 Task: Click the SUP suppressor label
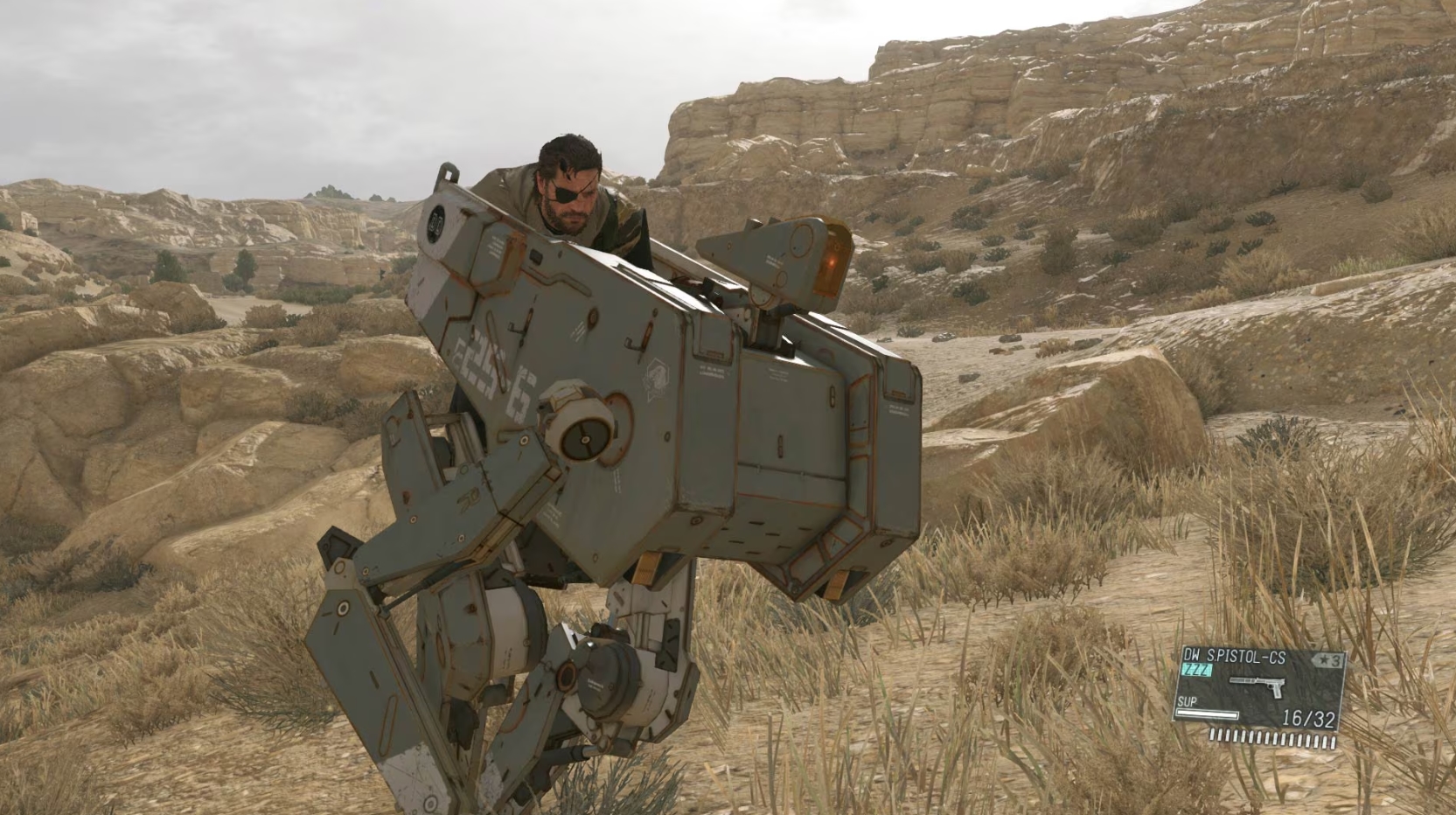(1188, 701)
